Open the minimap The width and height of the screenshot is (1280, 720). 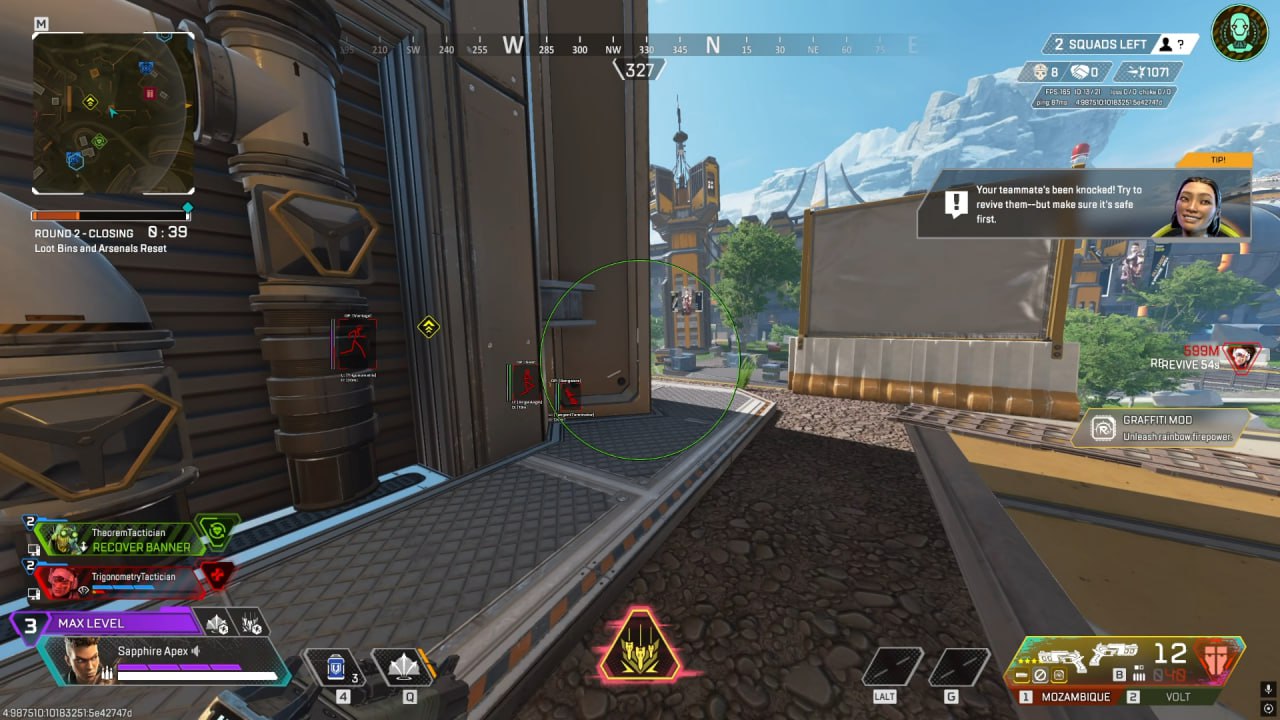pos(113,112)
